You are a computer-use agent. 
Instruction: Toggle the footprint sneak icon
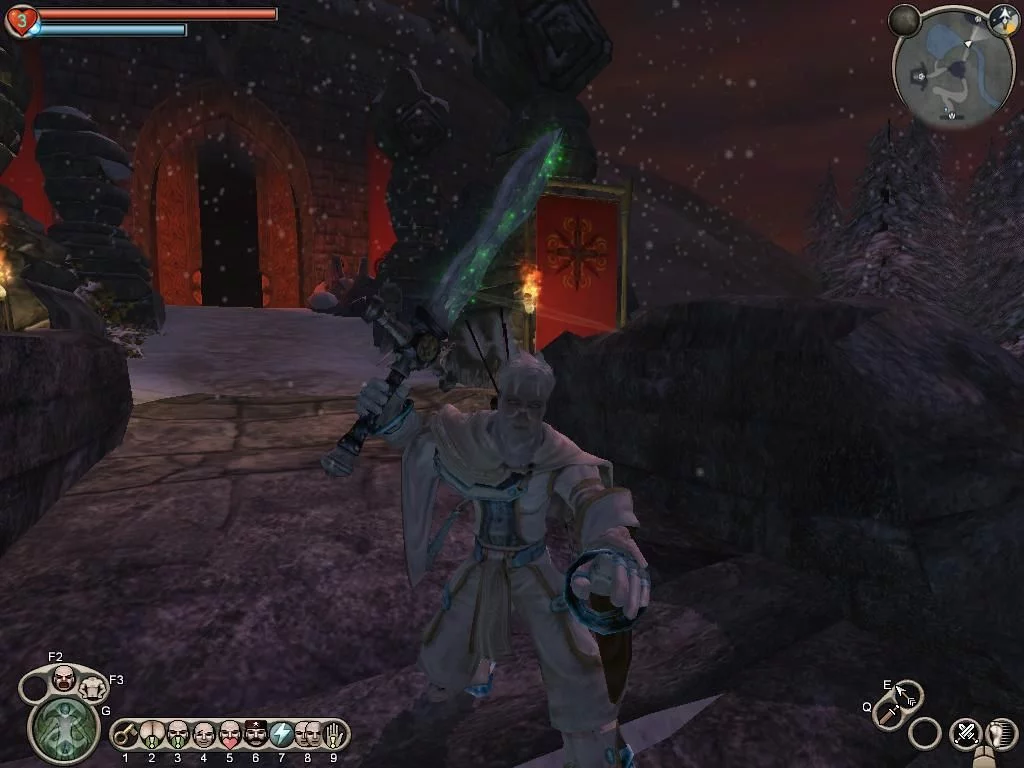click(x=1001, y=733)
